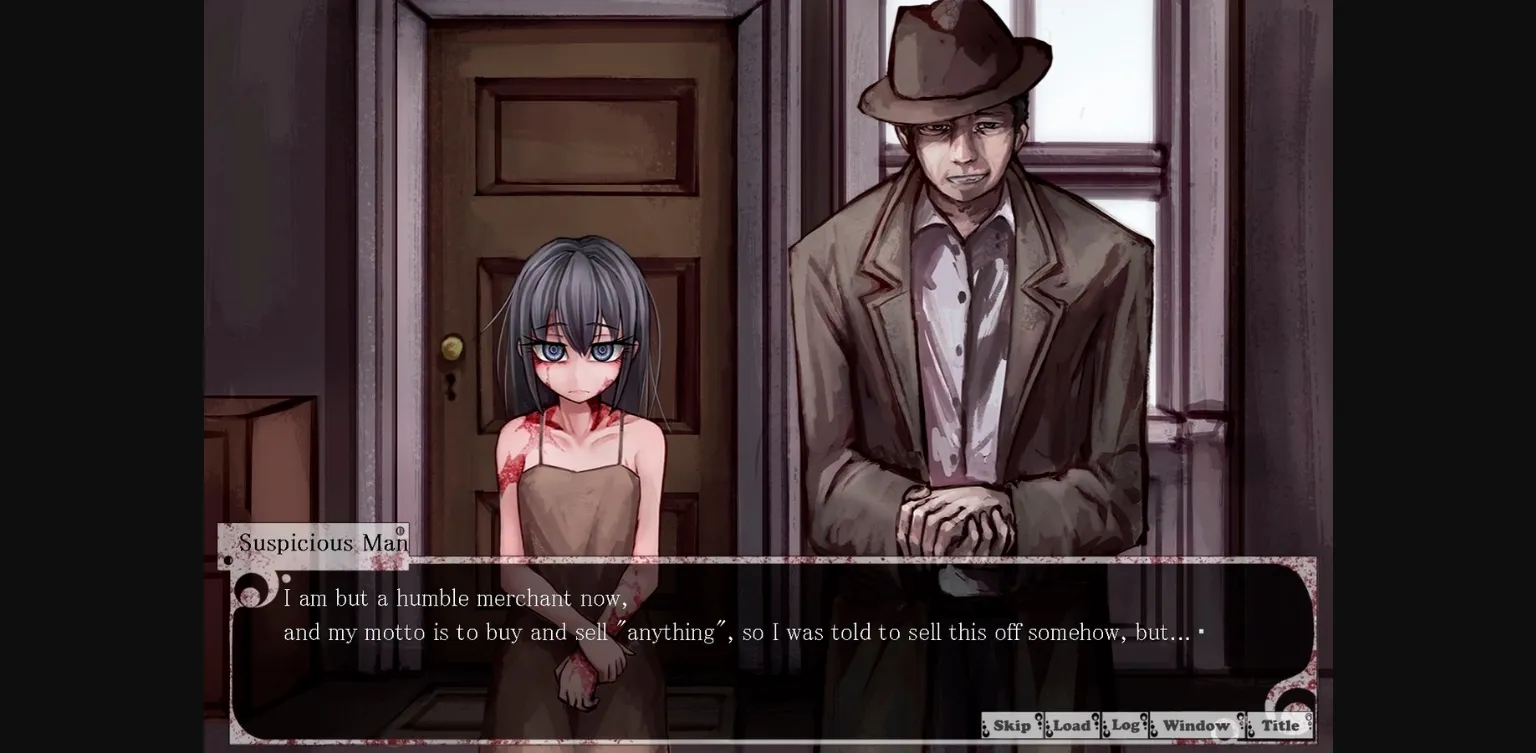Click the dot ornament left of the Skip label
This screenshot has height=753, width=1536.
[x=986, y=728]
